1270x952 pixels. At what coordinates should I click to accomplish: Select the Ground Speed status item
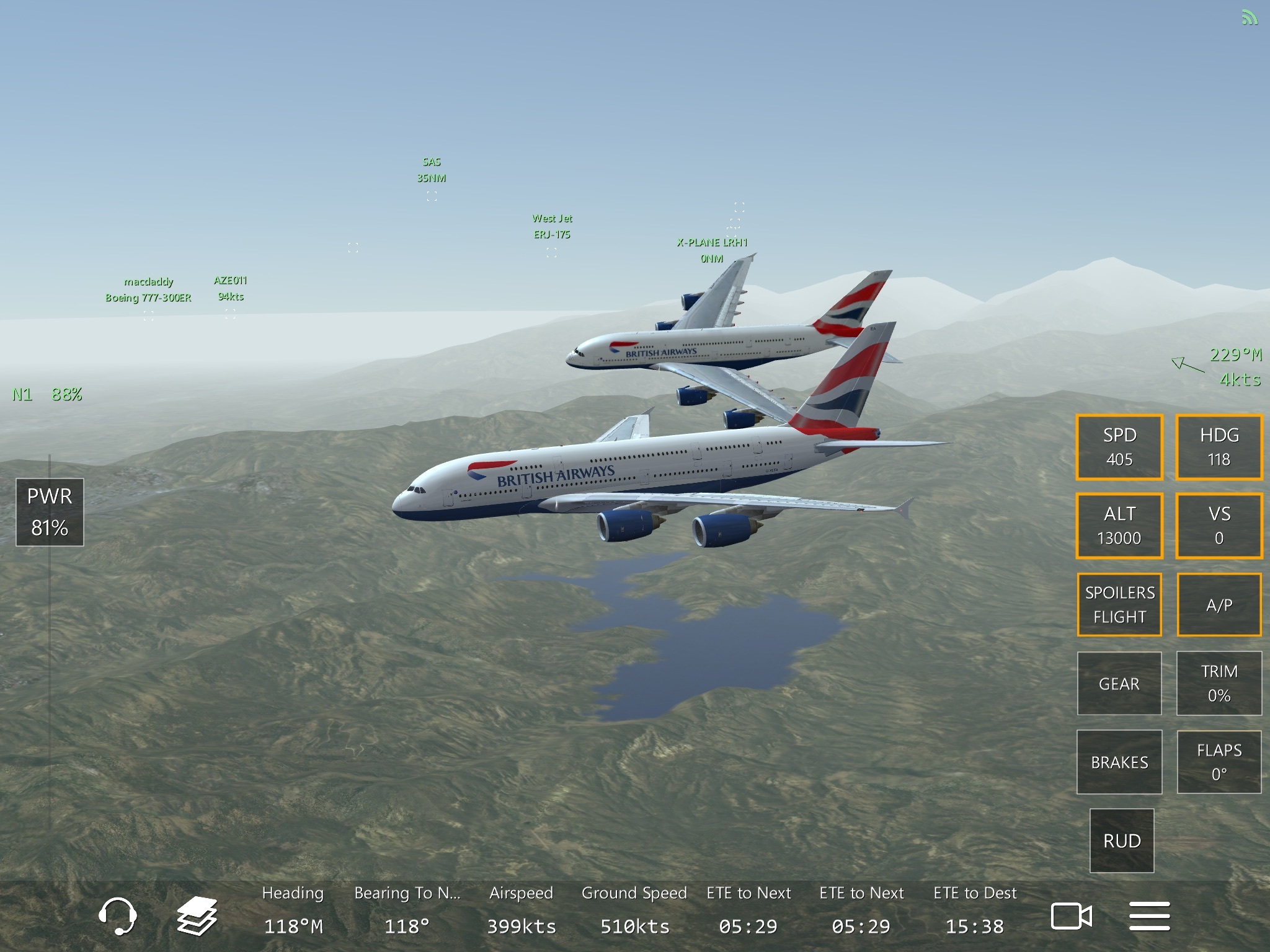click(634, 910)
